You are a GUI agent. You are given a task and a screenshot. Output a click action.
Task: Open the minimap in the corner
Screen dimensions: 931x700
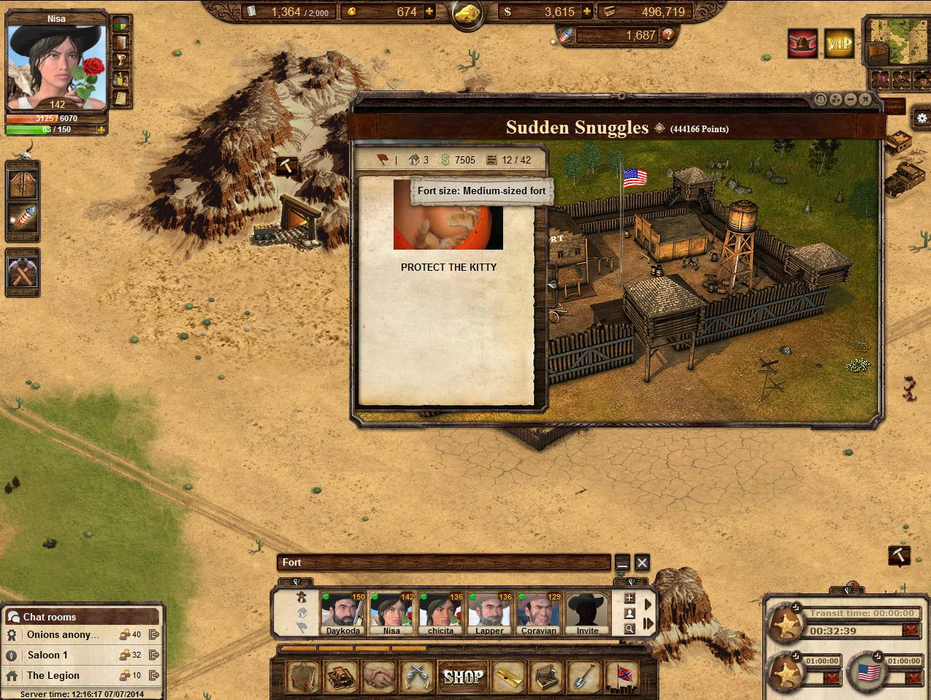click(895, 40)
